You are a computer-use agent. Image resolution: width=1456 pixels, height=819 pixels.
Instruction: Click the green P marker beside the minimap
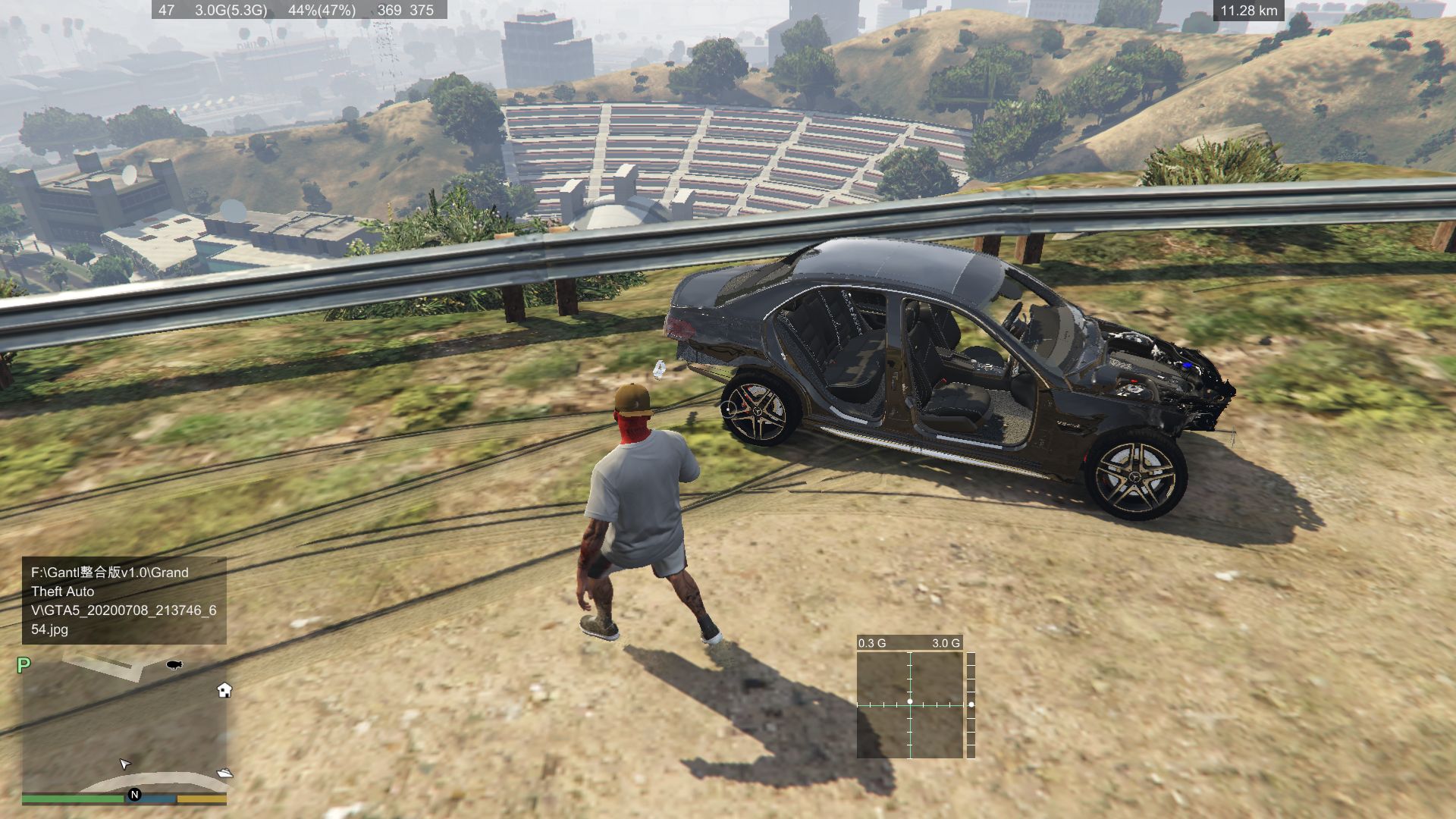24,665
